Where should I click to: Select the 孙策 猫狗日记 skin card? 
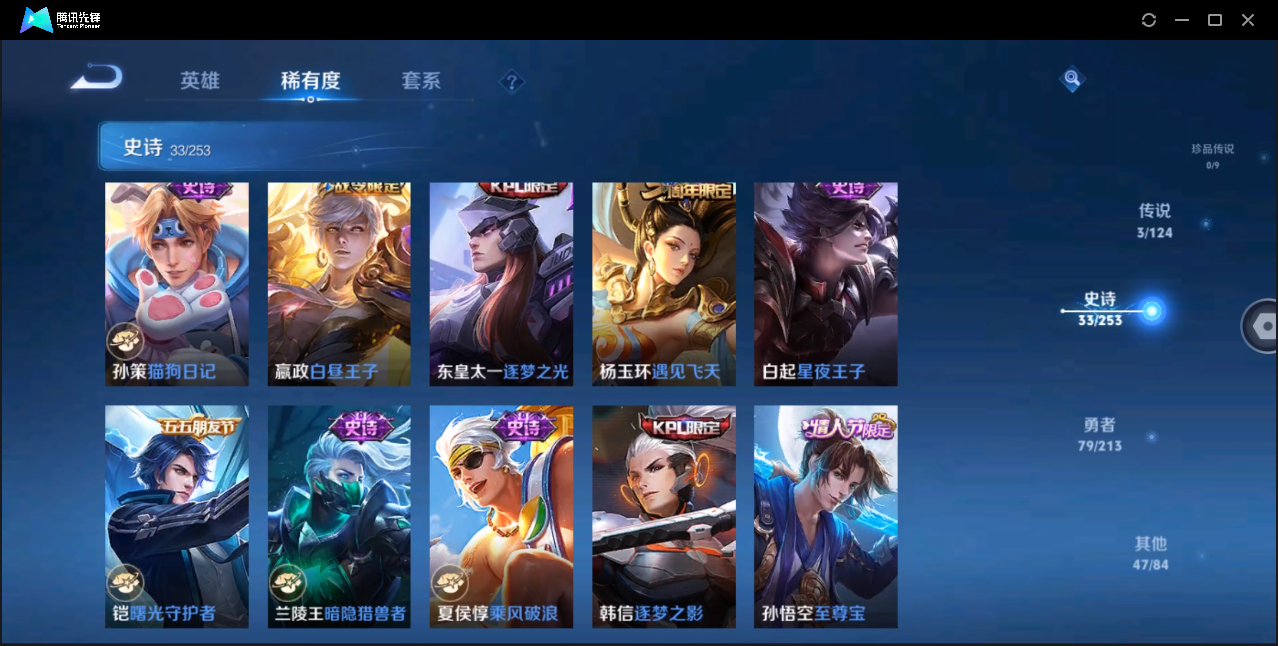point(177,284)
